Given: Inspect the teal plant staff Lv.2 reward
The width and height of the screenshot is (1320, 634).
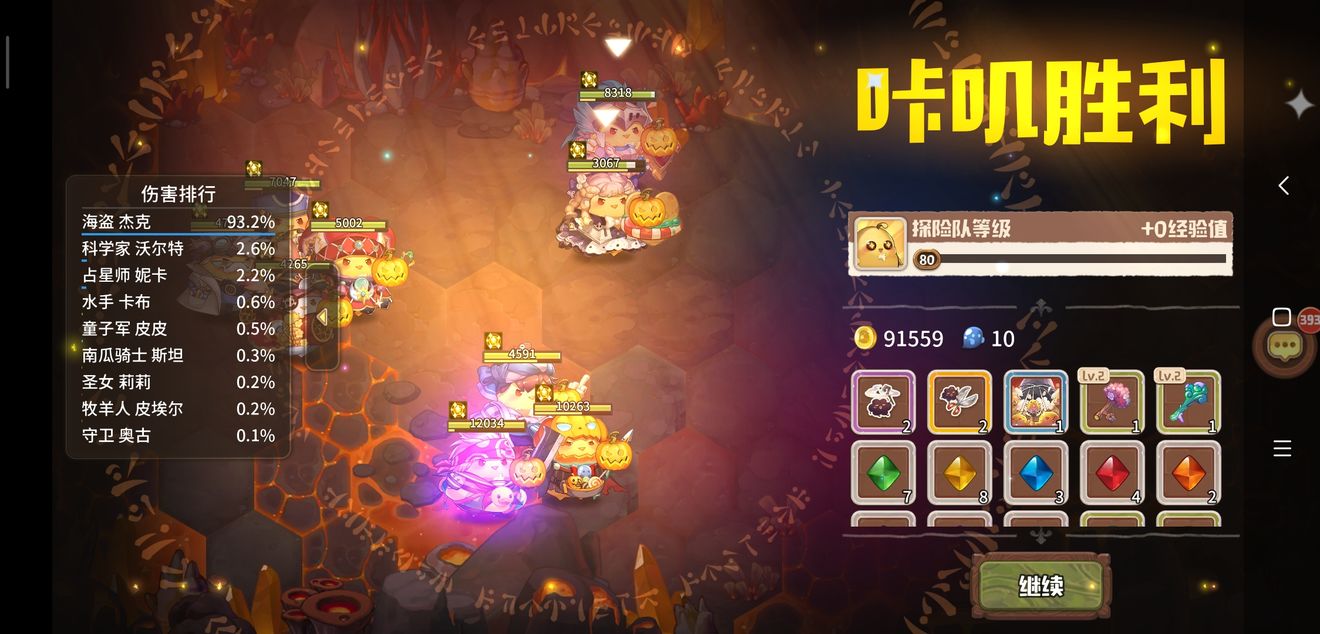Looking at the screenshot, I should [x=1188, y=402].
